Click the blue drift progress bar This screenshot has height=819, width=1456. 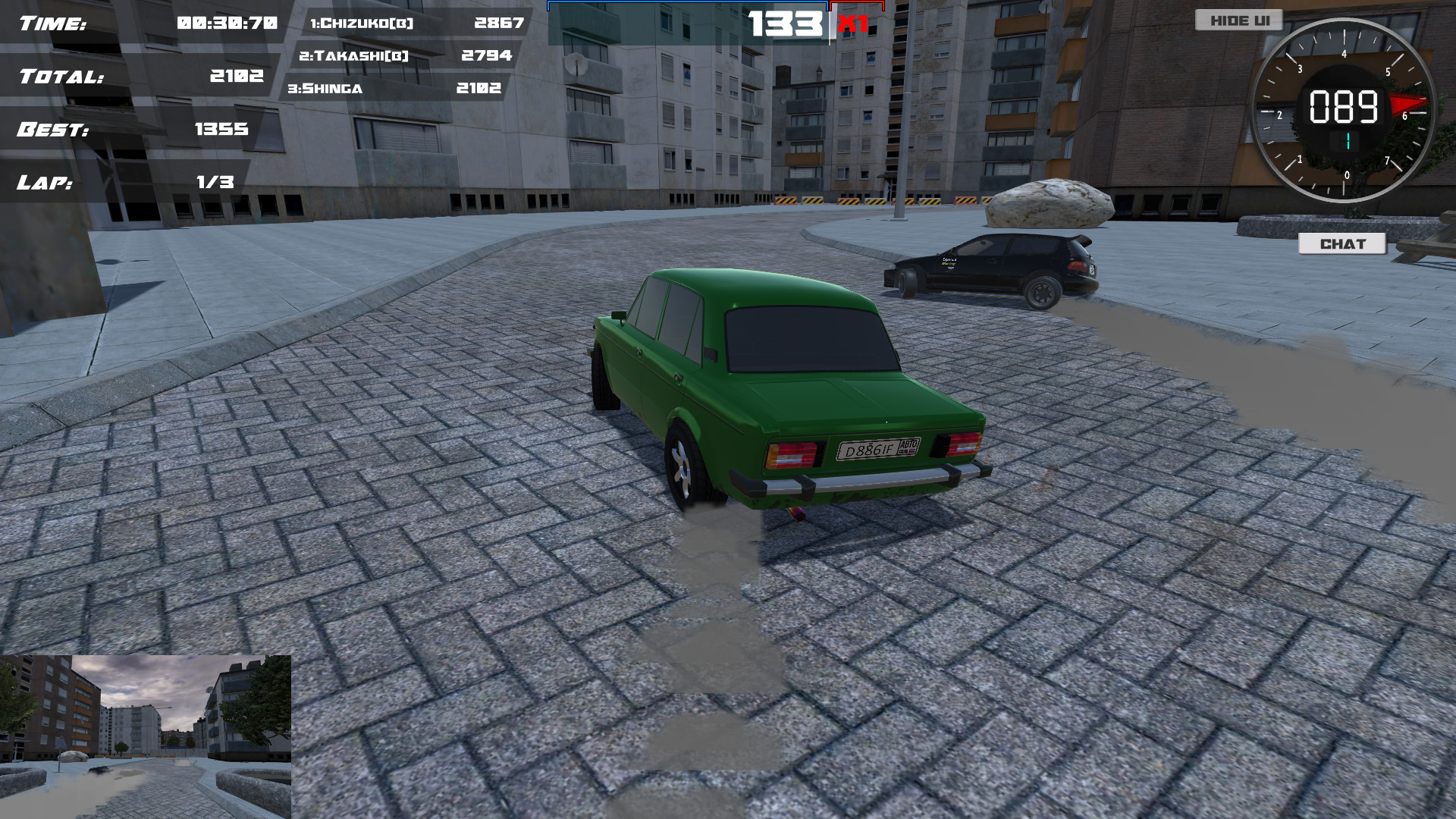pyautogui.click(x=682, y=5)
